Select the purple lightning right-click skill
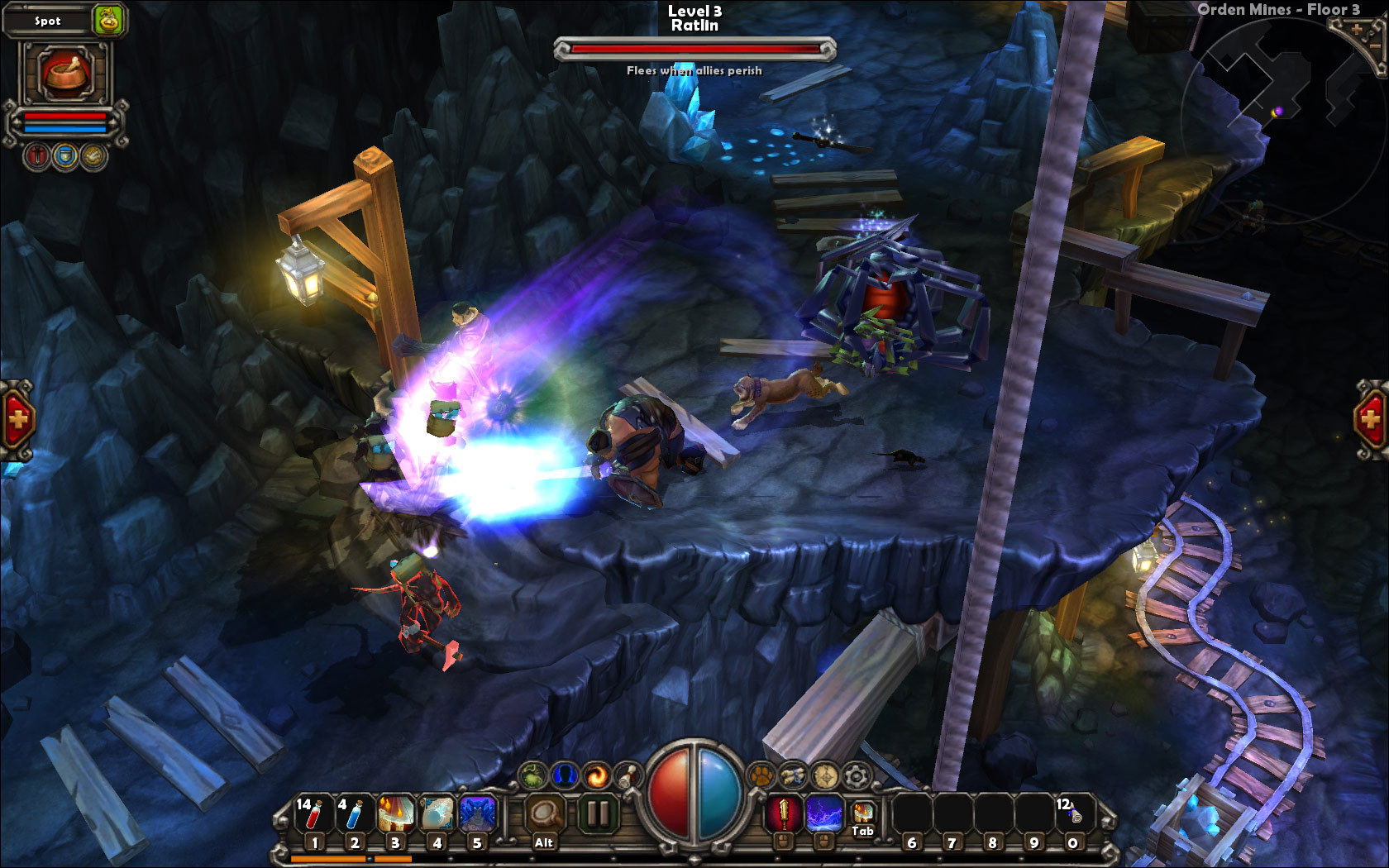1389x868 pixels. click(823, 813)
